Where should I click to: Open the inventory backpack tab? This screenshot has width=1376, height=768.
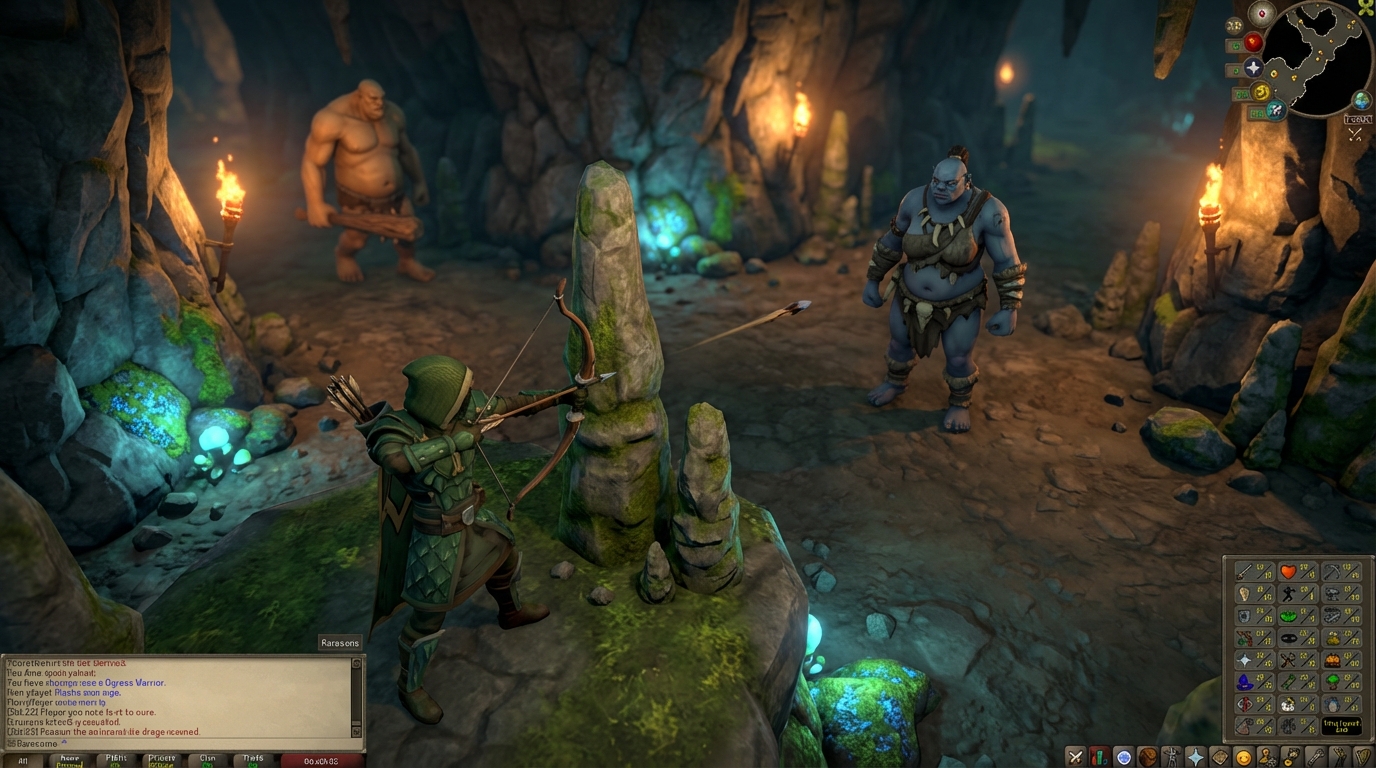tap(1150, 756)
